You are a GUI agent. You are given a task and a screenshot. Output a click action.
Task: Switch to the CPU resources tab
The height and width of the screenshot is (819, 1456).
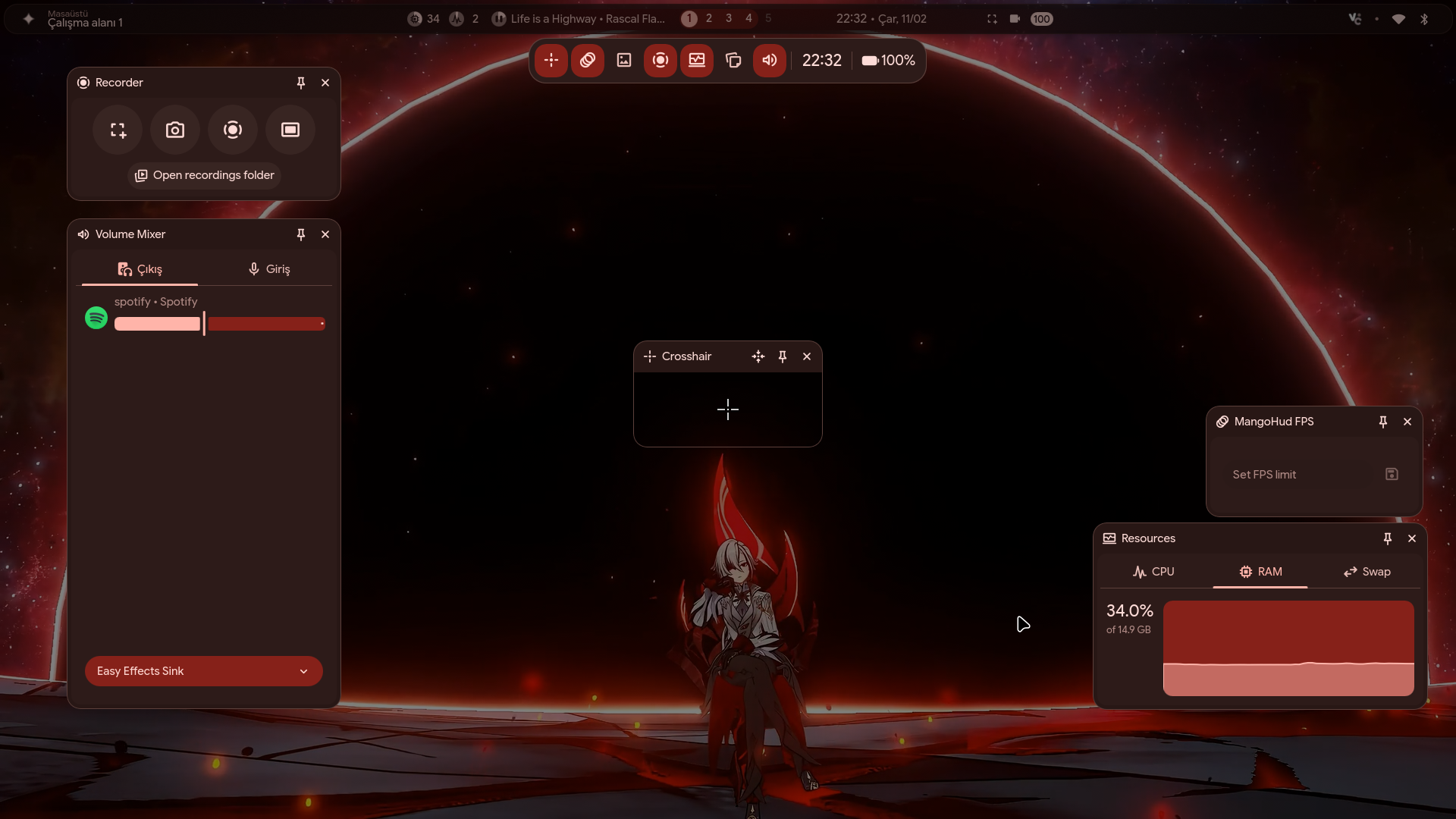click(x=1153, y=572)
